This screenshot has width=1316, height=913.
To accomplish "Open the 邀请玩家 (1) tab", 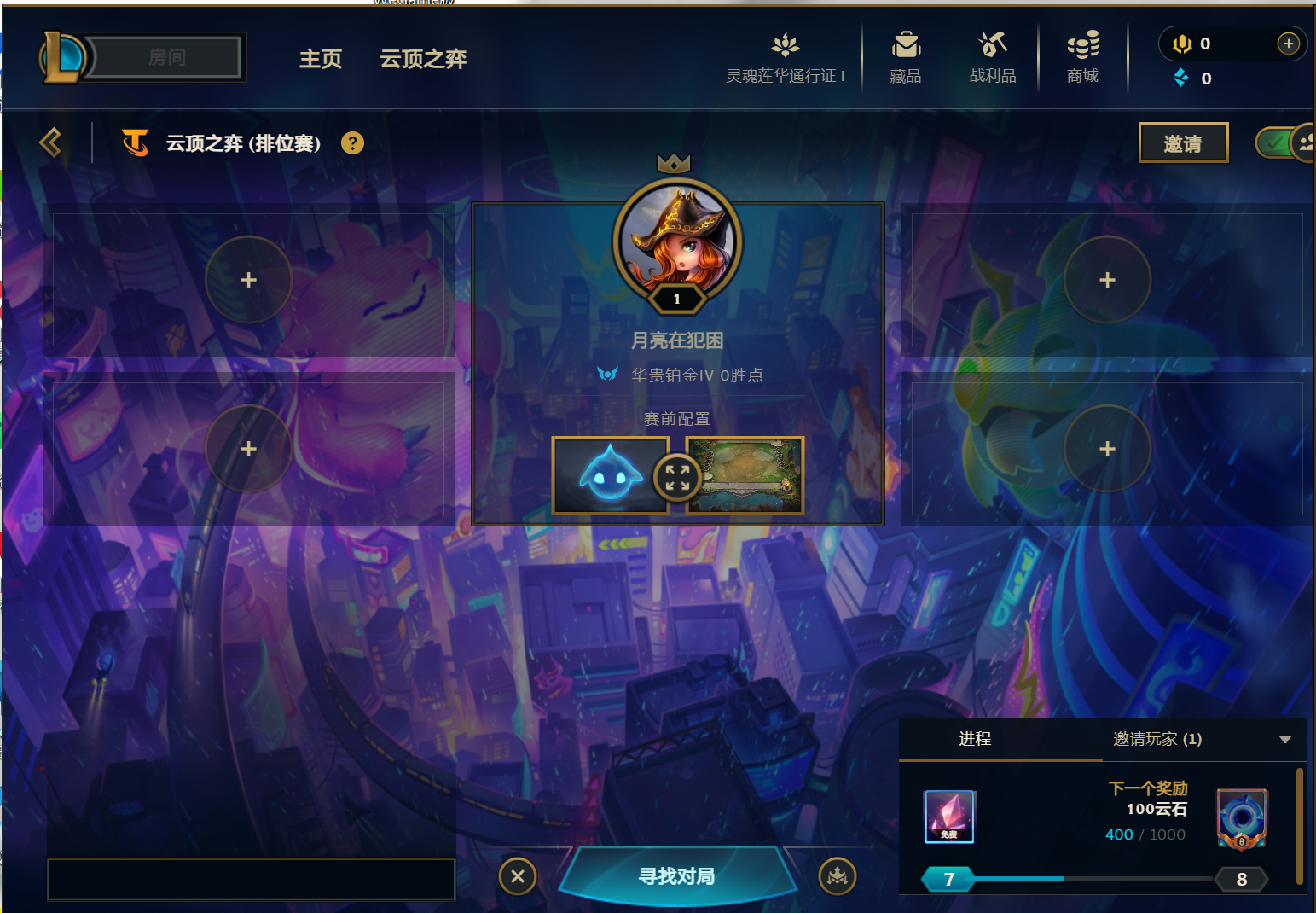I will click(x=1157, y=739).
